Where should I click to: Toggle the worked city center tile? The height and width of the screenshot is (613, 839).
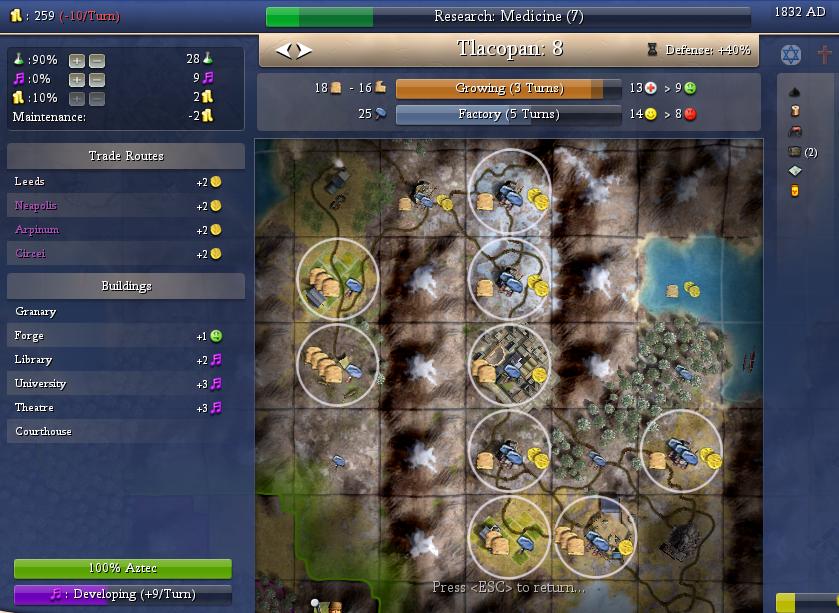click(509, 365)
